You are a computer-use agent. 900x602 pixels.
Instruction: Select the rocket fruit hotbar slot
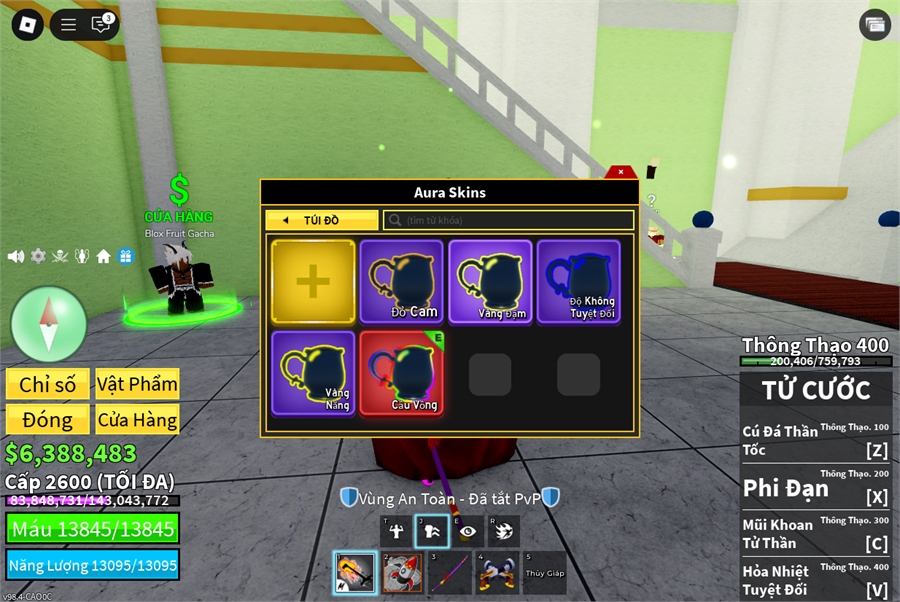coord(403,573)
